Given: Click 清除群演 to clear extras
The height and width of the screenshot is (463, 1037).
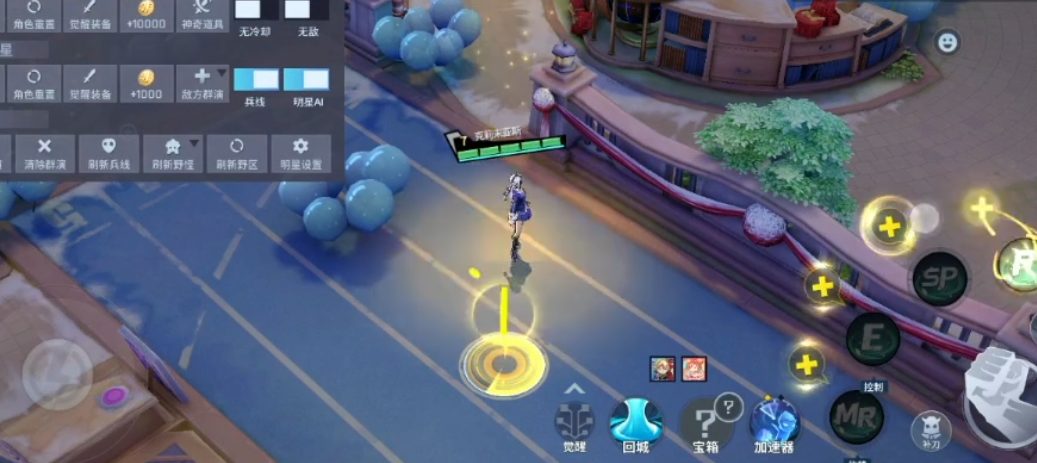Looking at the screenshot, I should 44,153.
